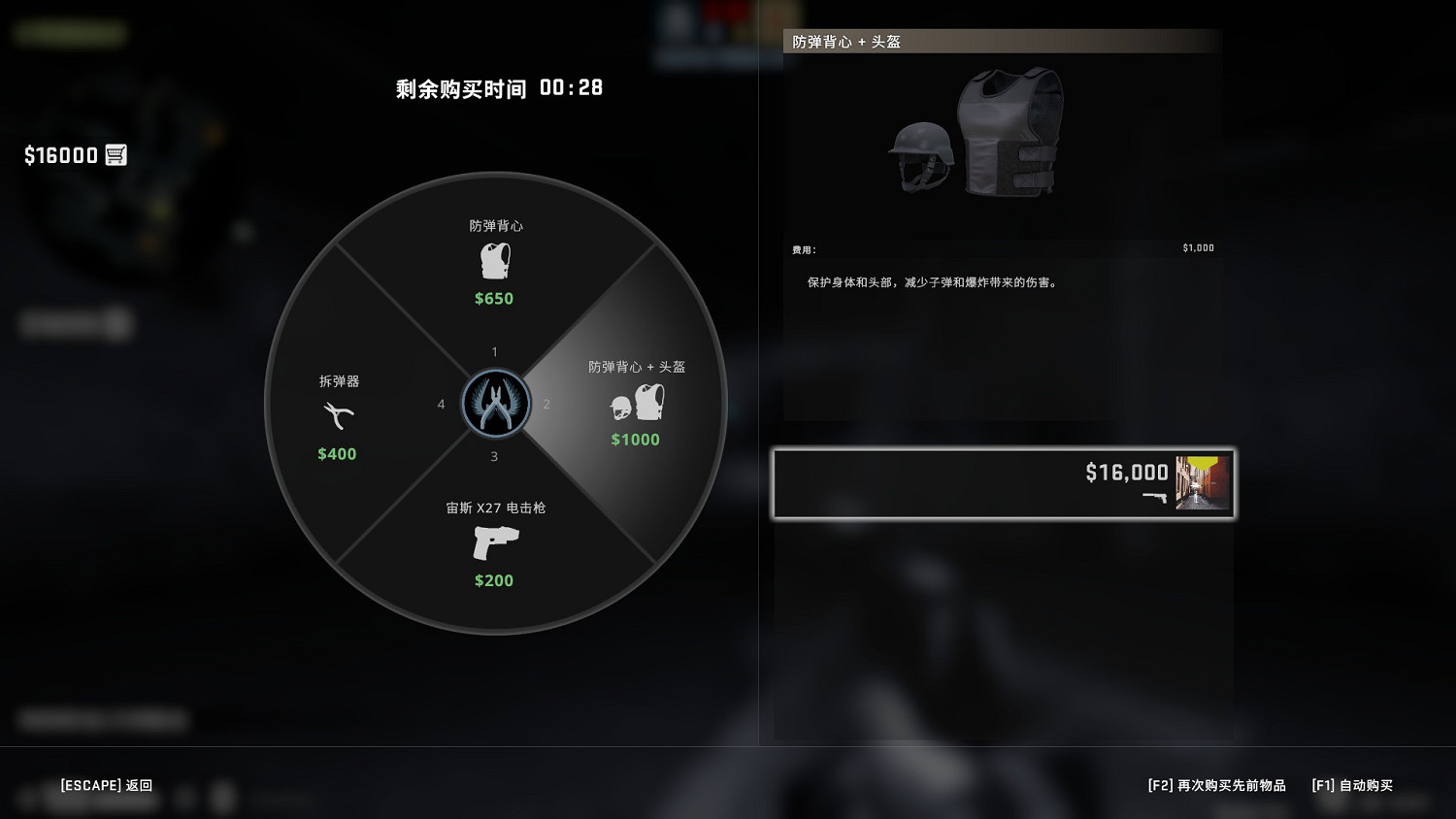Choose wheel slot 4 for 拆弹器
The image size is (1456, 819).
coord(442,404)
